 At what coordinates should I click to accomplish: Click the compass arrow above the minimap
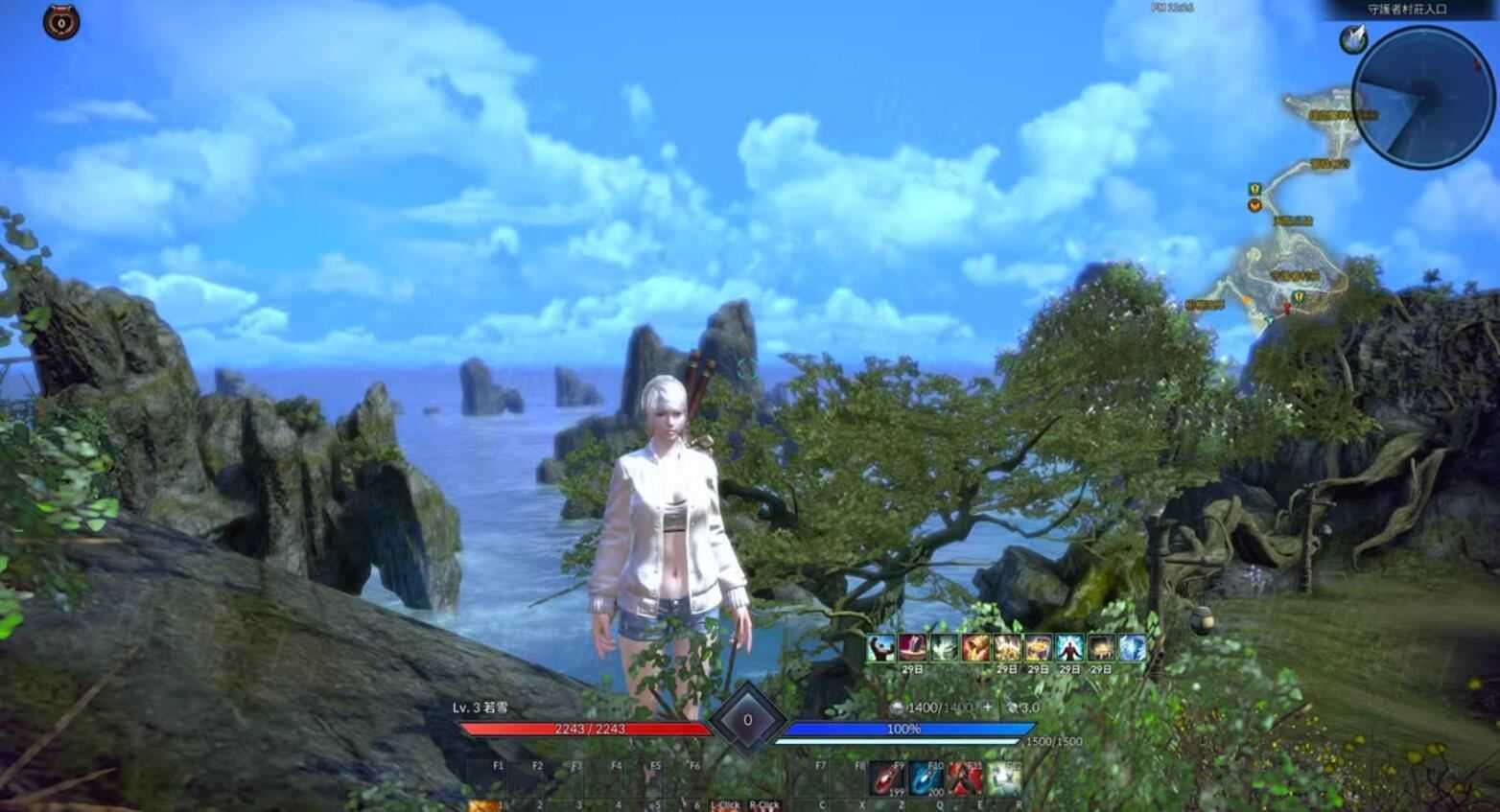1355,38
